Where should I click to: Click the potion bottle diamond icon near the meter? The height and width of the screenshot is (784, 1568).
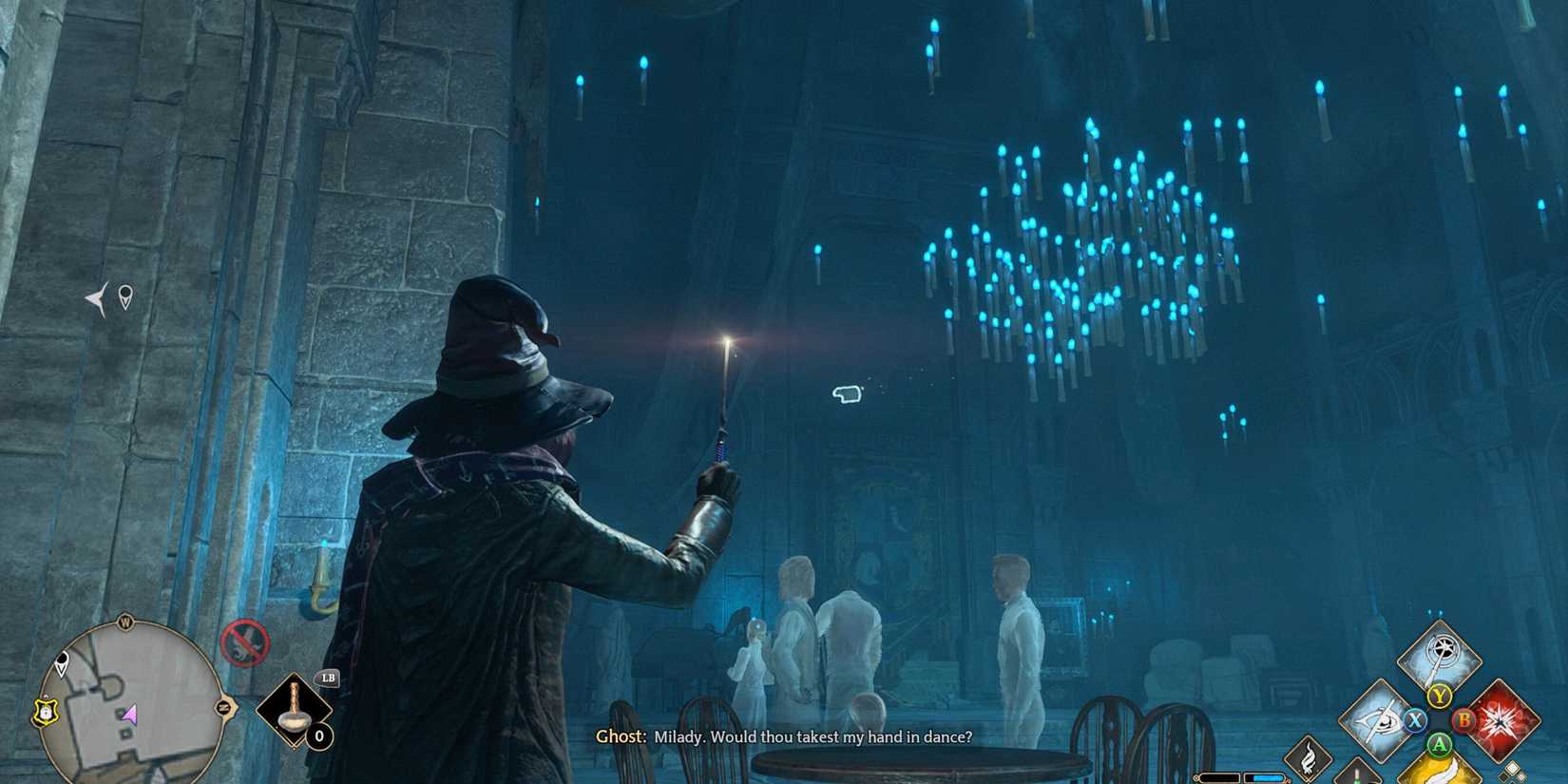[x=1356, y=777]
